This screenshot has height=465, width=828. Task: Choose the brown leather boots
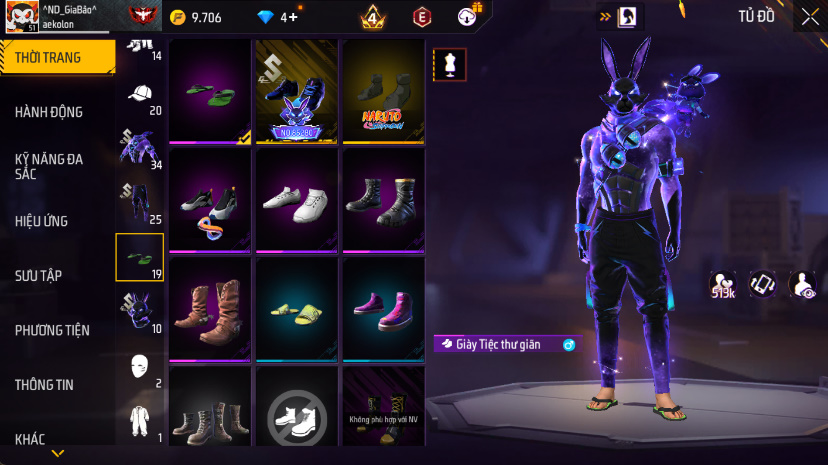[210, 308]
